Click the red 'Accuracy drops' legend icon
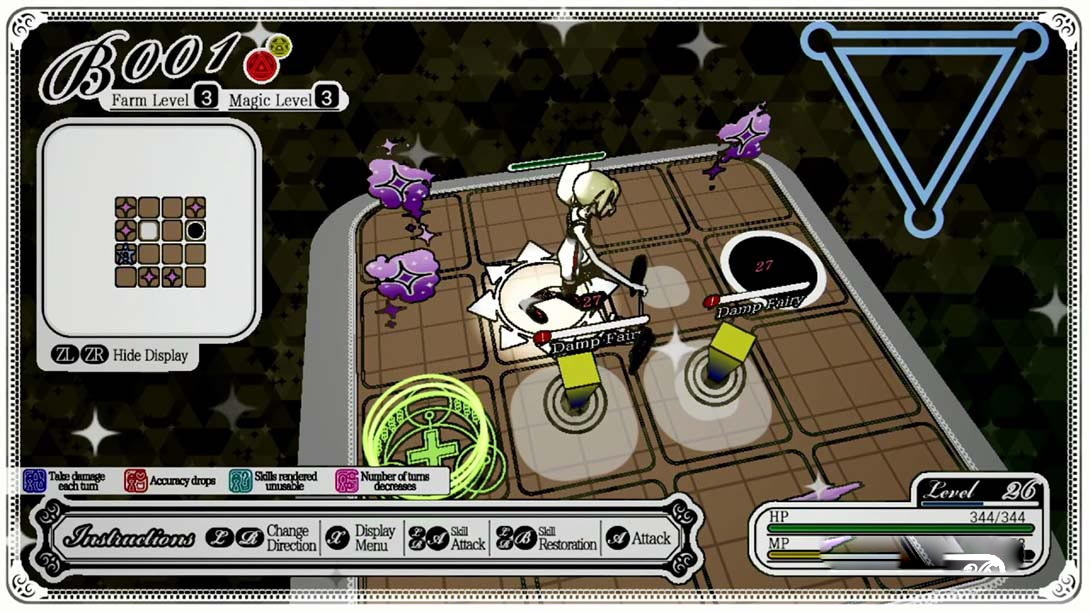This screenshot has height=613, width=1090. click(x=136, y=482)
